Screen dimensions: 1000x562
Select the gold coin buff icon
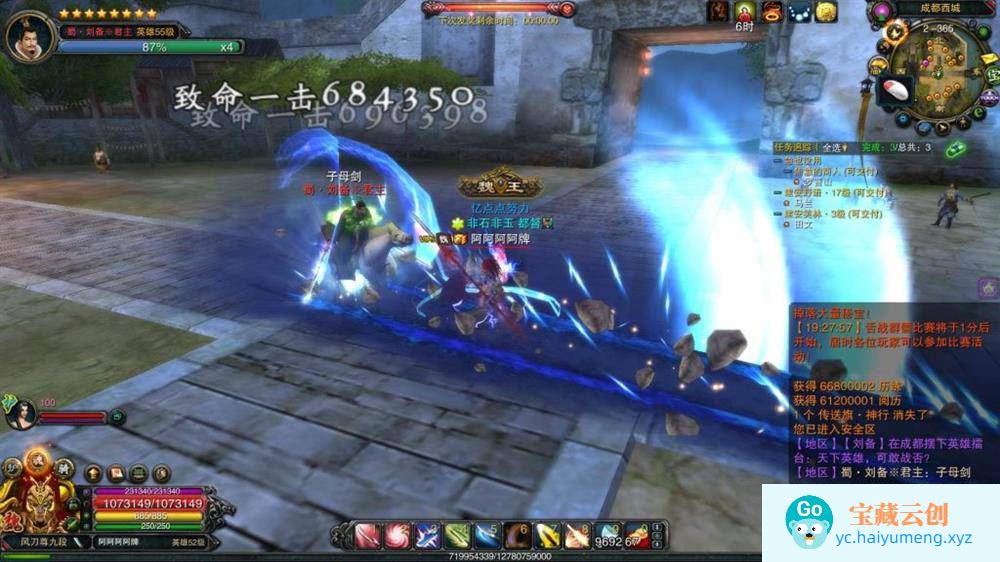(826, 12)
